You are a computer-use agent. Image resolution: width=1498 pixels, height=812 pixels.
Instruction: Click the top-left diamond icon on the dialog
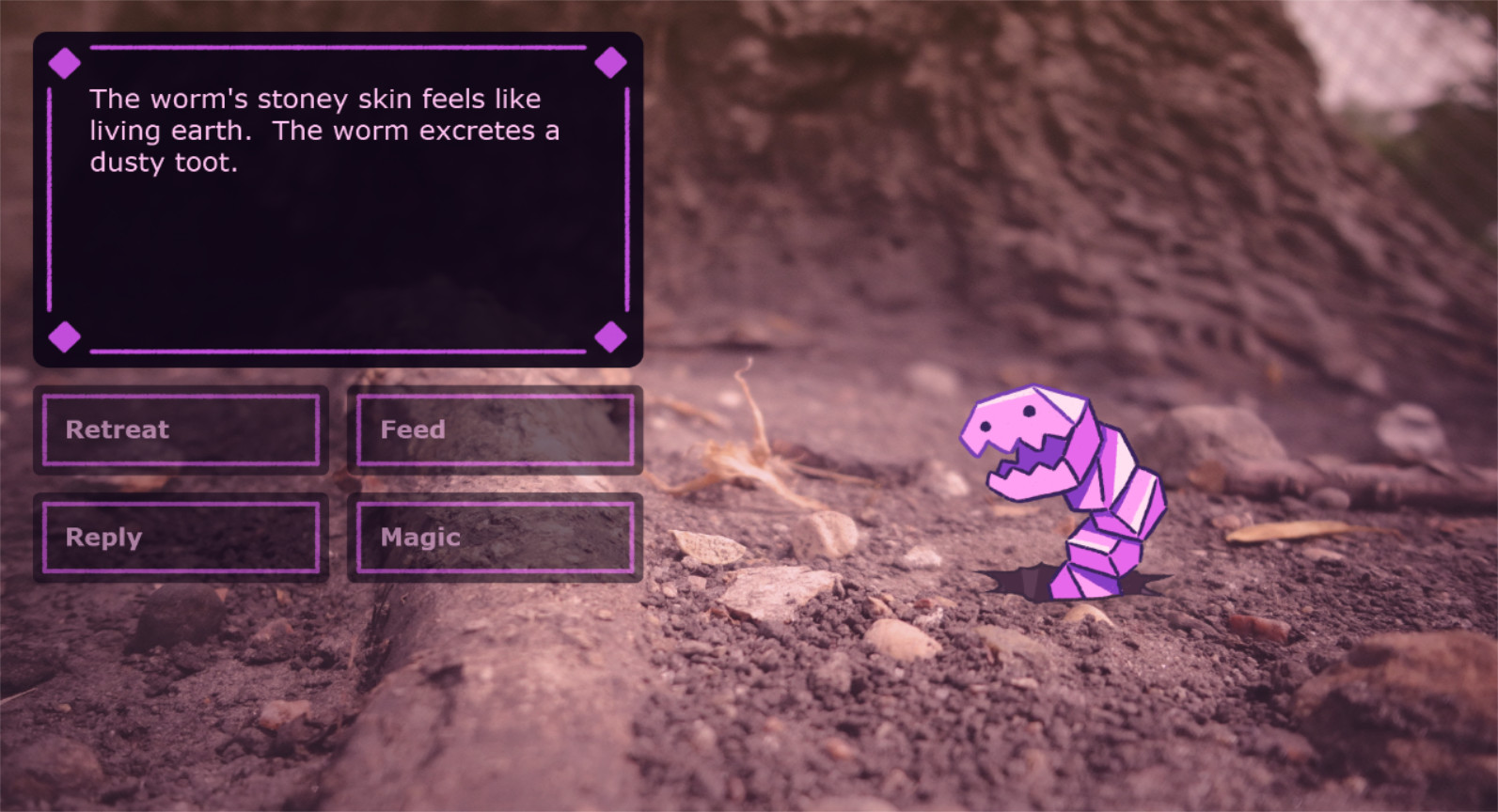pos(65,62)
